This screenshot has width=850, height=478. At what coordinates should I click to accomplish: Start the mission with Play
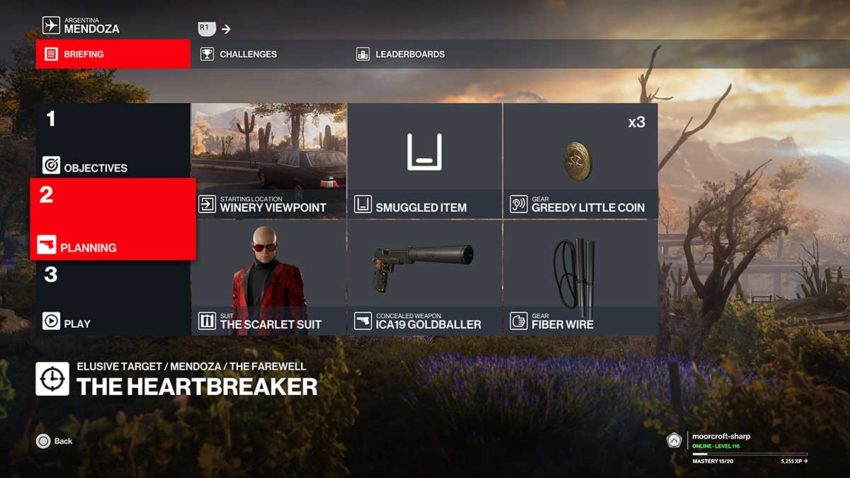(x=110, y=298)
